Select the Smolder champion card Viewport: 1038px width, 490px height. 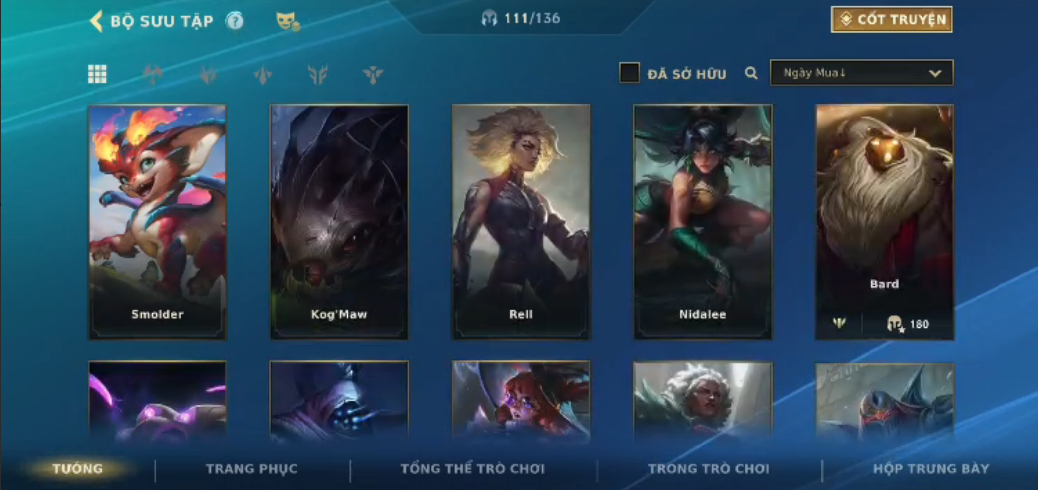[157, 221]
